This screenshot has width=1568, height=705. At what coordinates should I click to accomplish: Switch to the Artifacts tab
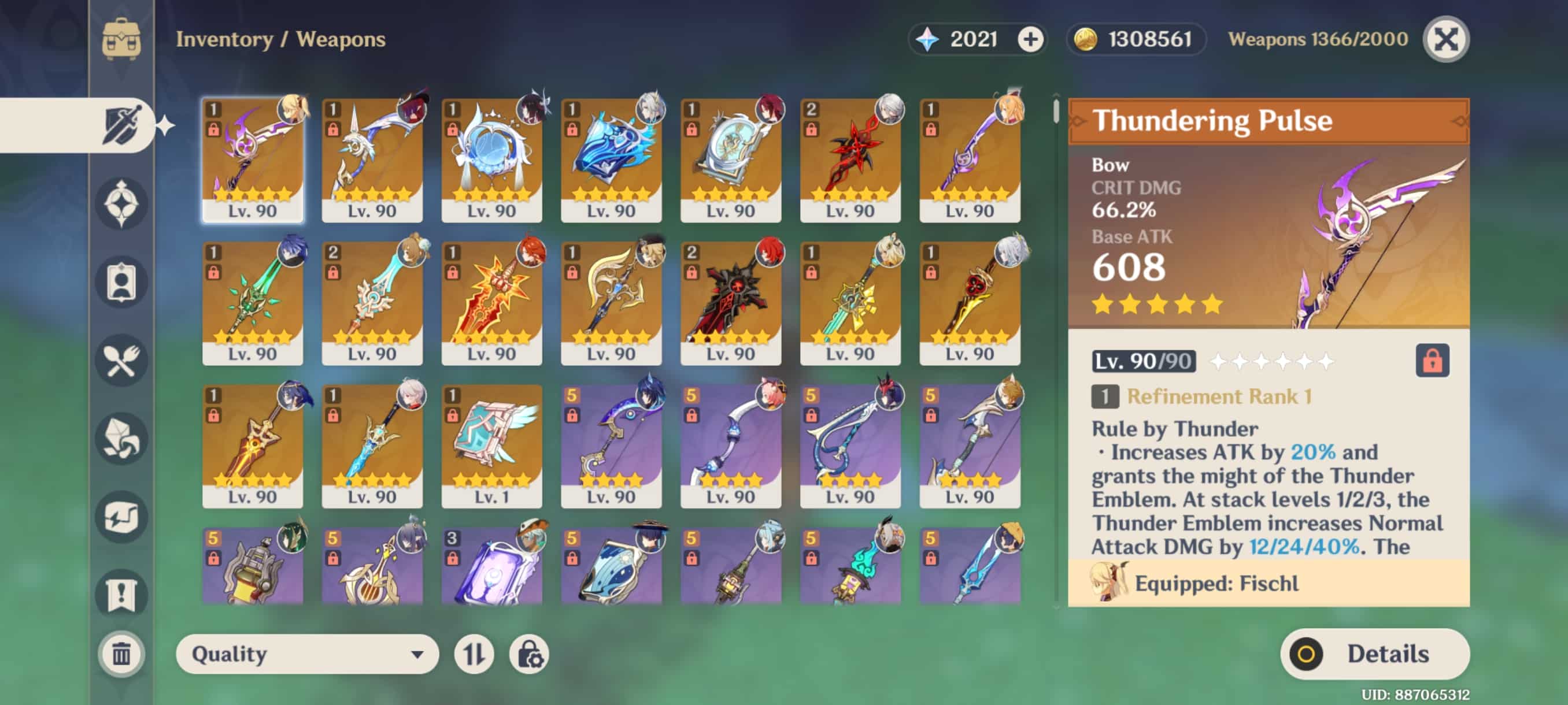(121, 204)
